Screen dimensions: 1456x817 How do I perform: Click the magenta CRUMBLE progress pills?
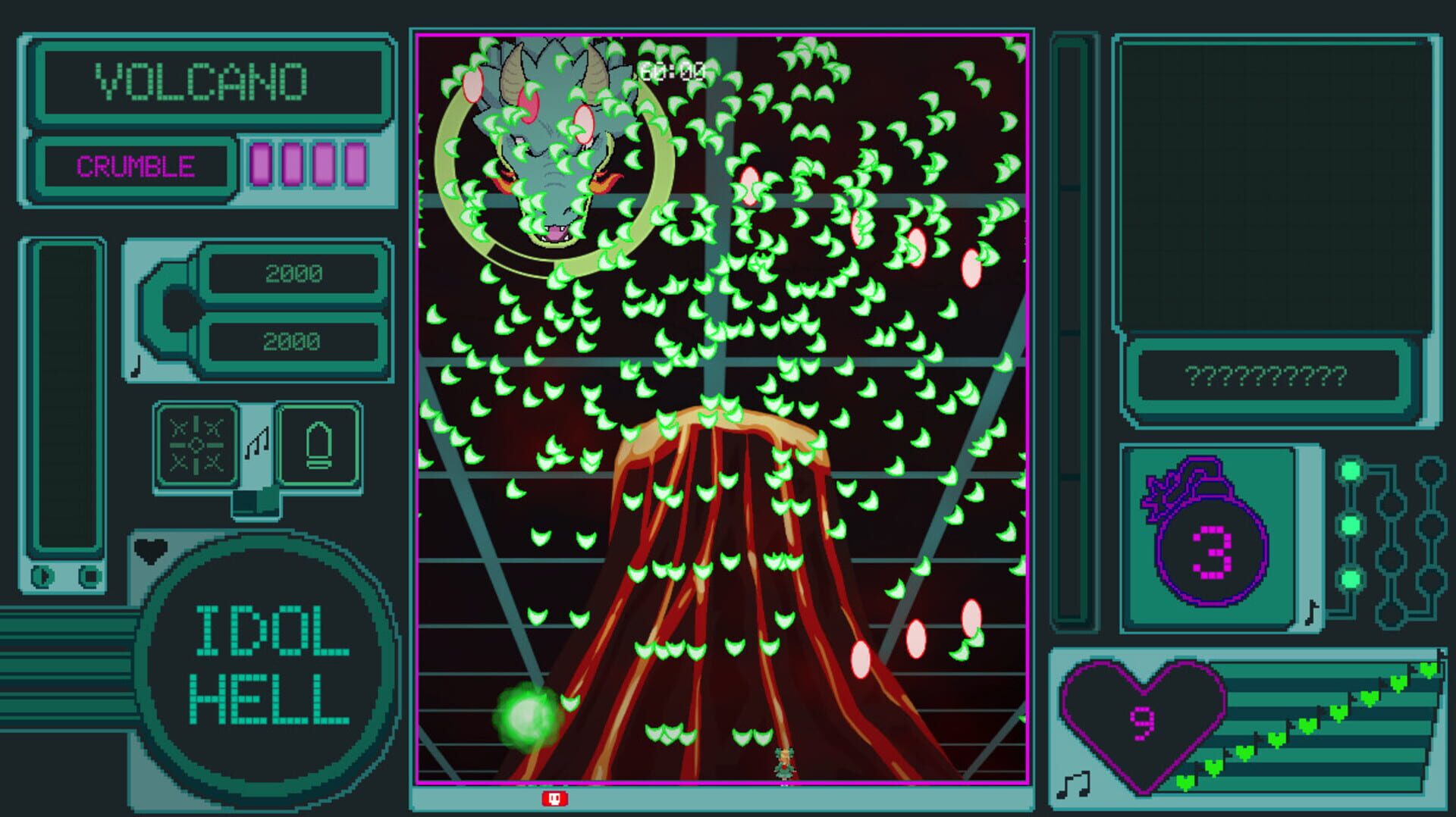coord(306,163)
